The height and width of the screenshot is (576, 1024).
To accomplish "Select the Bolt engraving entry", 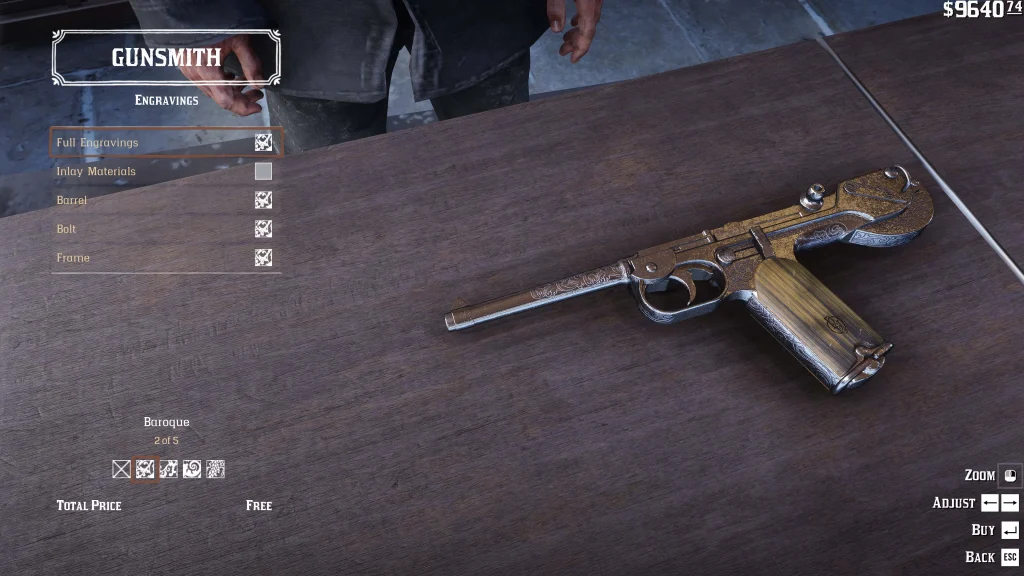I will tap(166, 229).
